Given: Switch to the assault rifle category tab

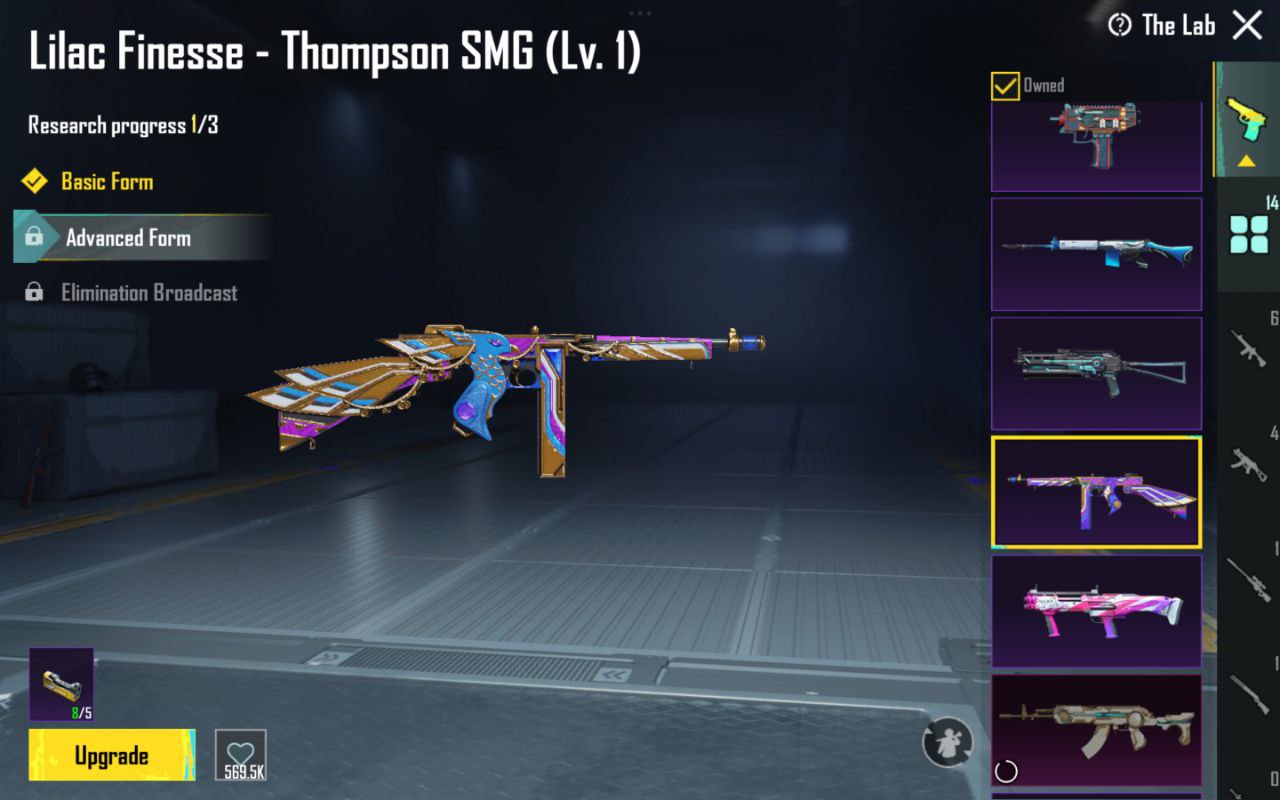Looking at the screenshot, I should coord(1249,348).
